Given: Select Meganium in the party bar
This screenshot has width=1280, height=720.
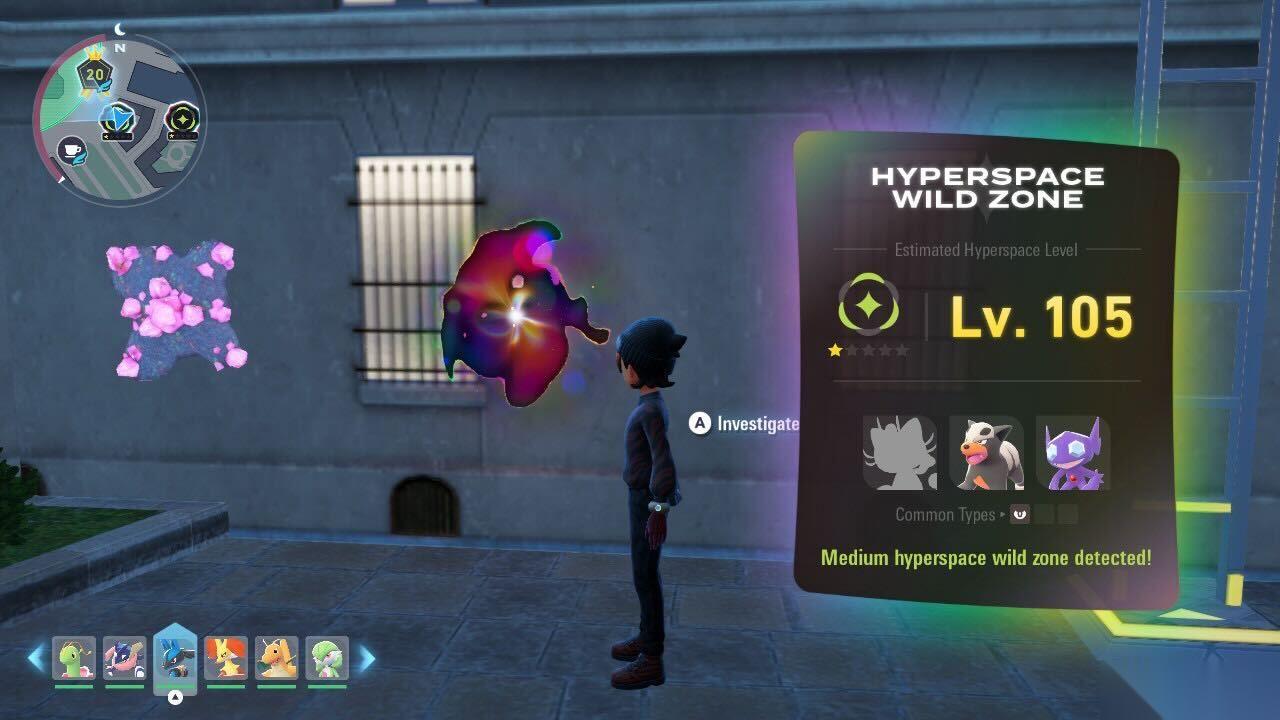Looking at the screenshot, I should click(74, 658).
